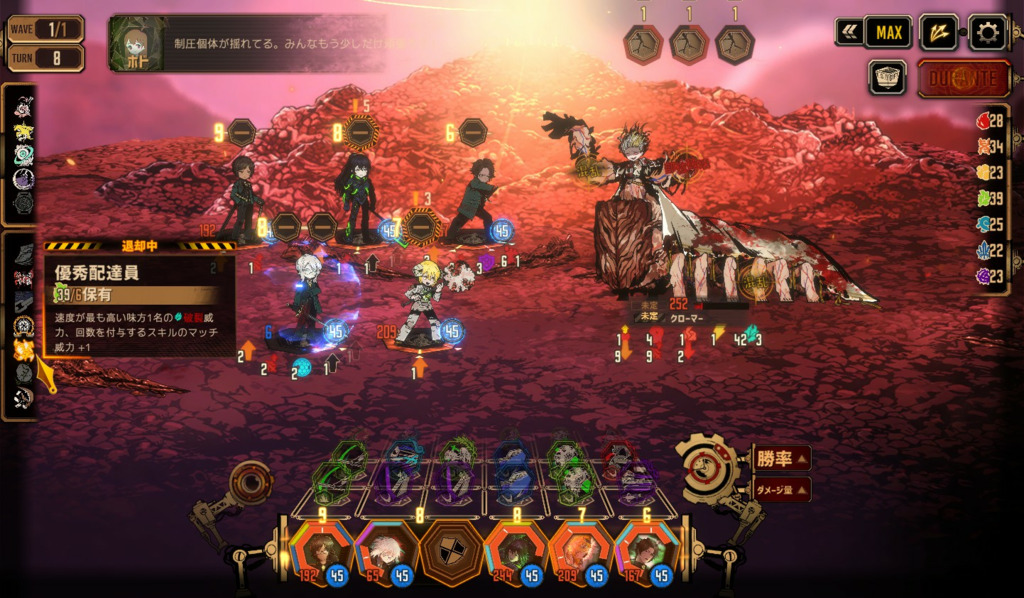Select the character portrait with 192 HP

click(320, 553)
